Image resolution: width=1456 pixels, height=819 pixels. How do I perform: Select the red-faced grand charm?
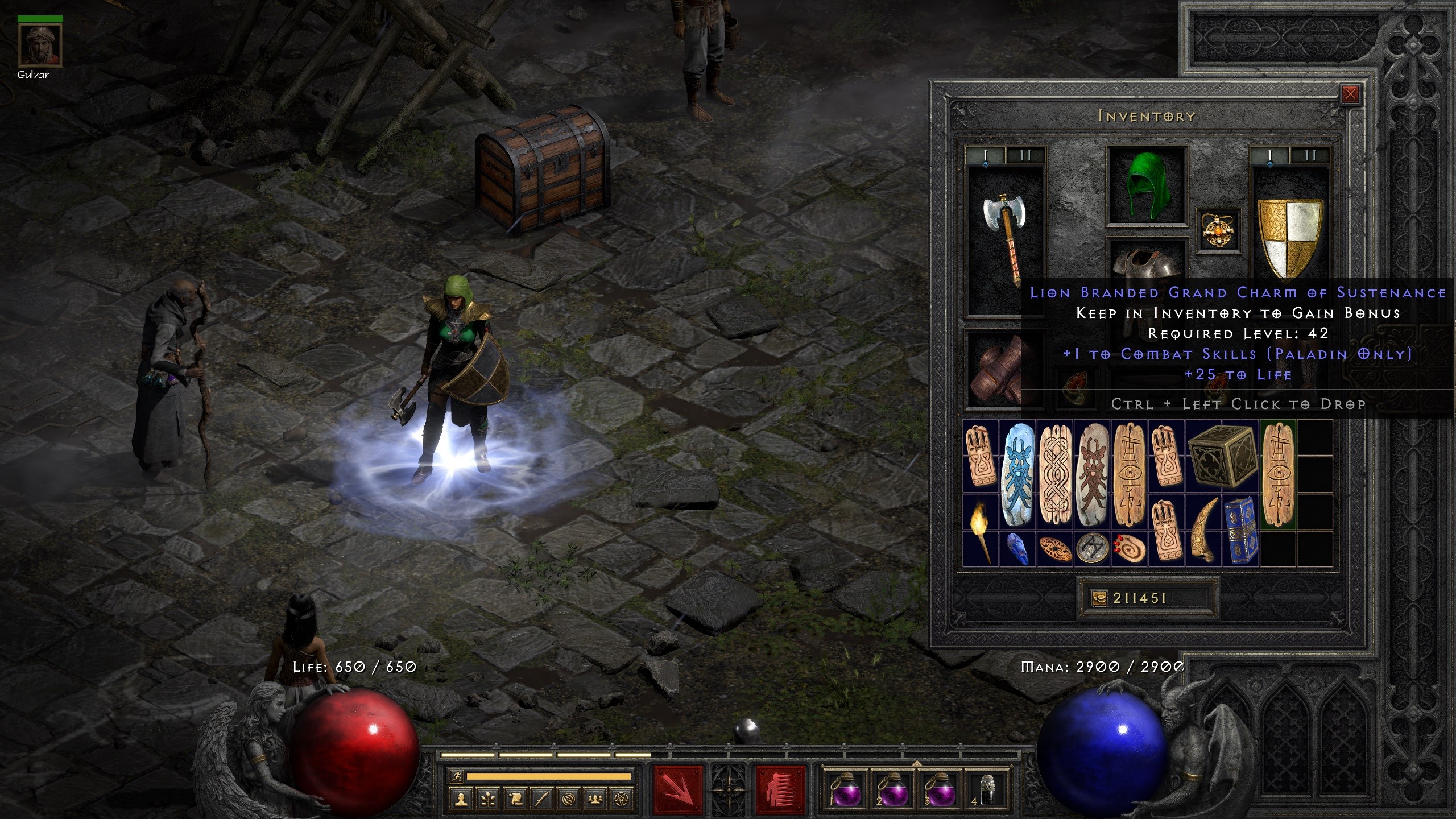click(x=1092, y=475)
